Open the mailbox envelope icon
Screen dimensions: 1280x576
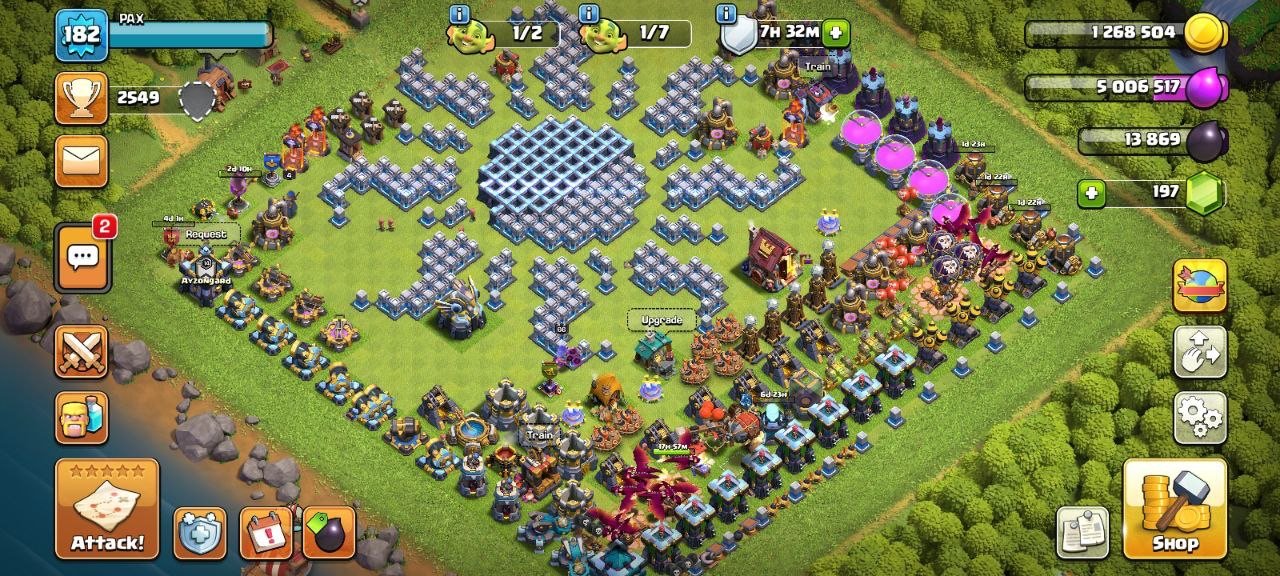81,160
